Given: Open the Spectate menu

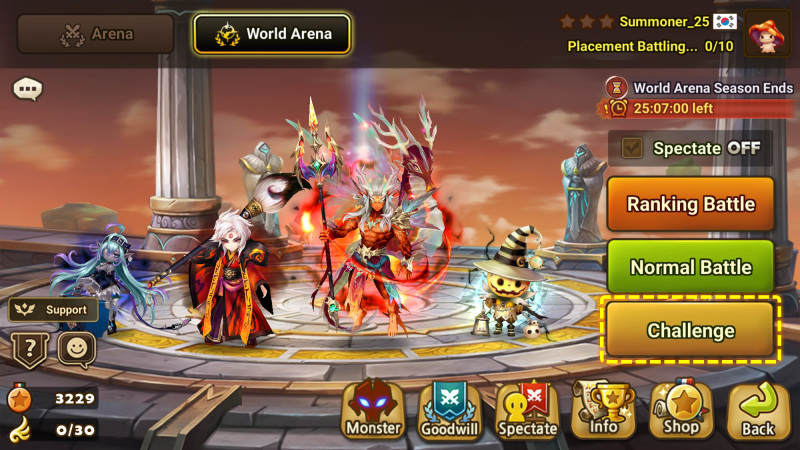Looking at the screenshot, I should click(527, 410).
